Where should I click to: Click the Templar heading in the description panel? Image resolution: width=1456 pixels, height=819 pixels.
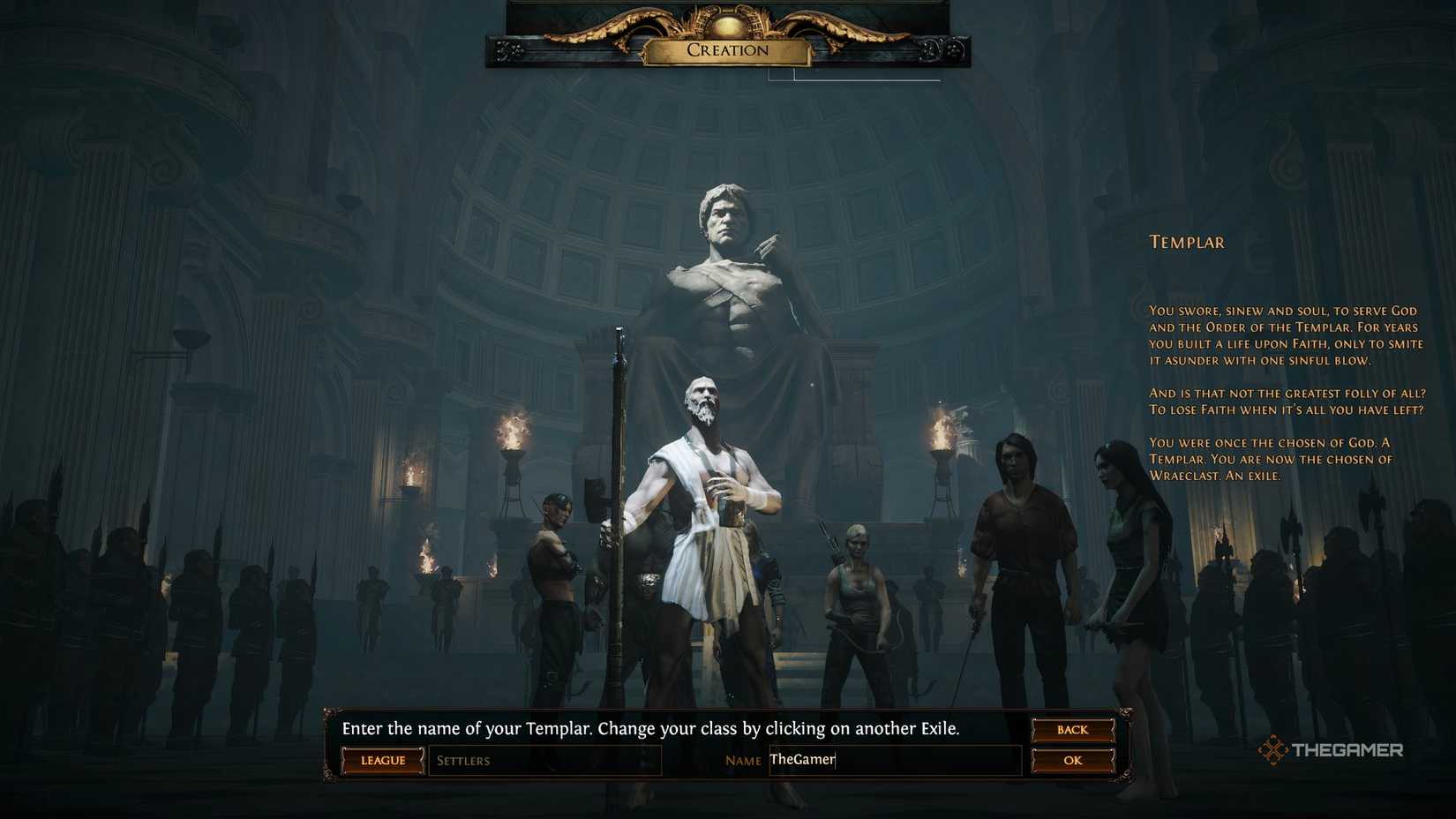[x=1186, y=242]
